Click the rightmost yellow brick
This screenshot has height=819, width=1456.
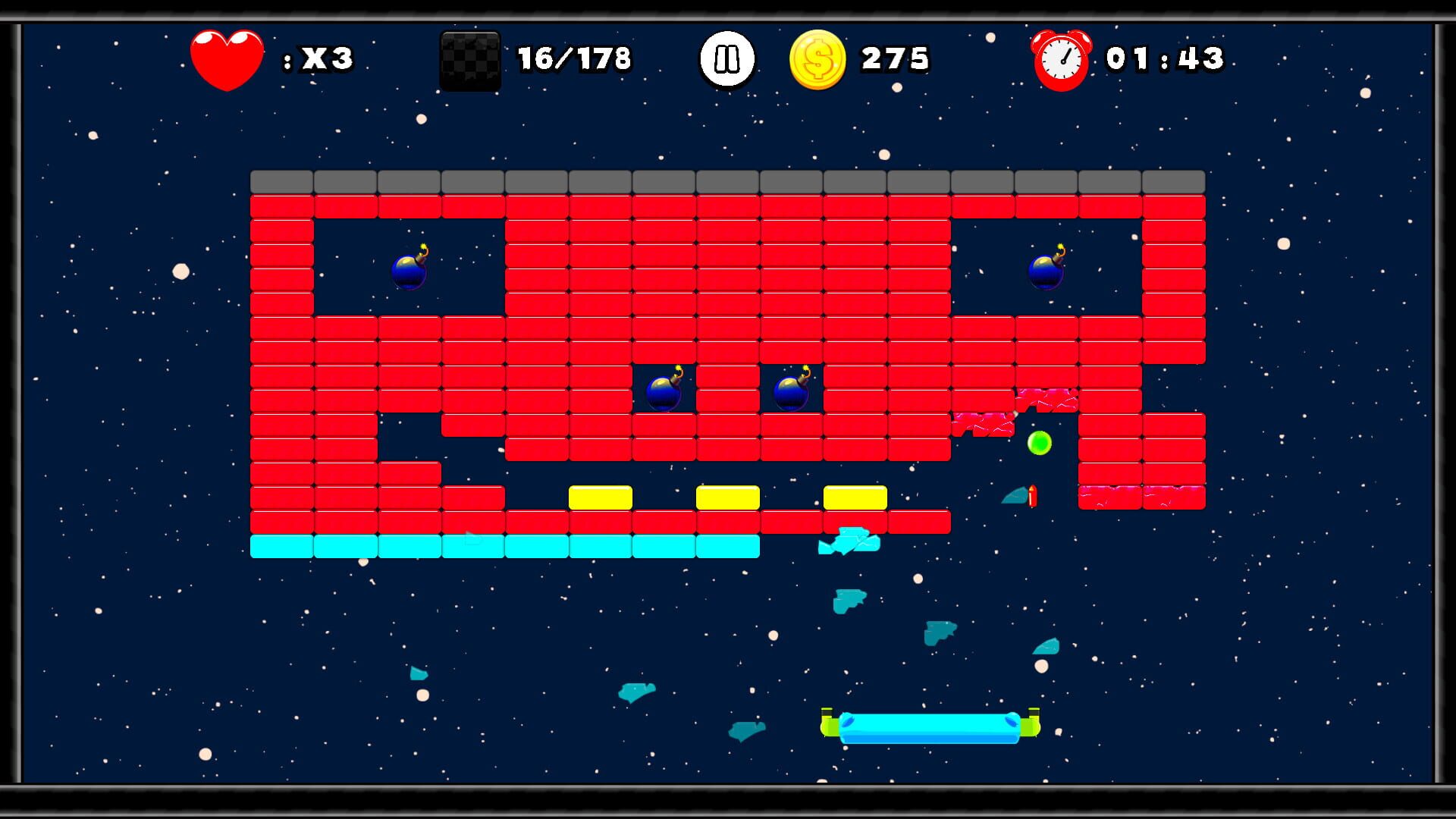[855, 496]
